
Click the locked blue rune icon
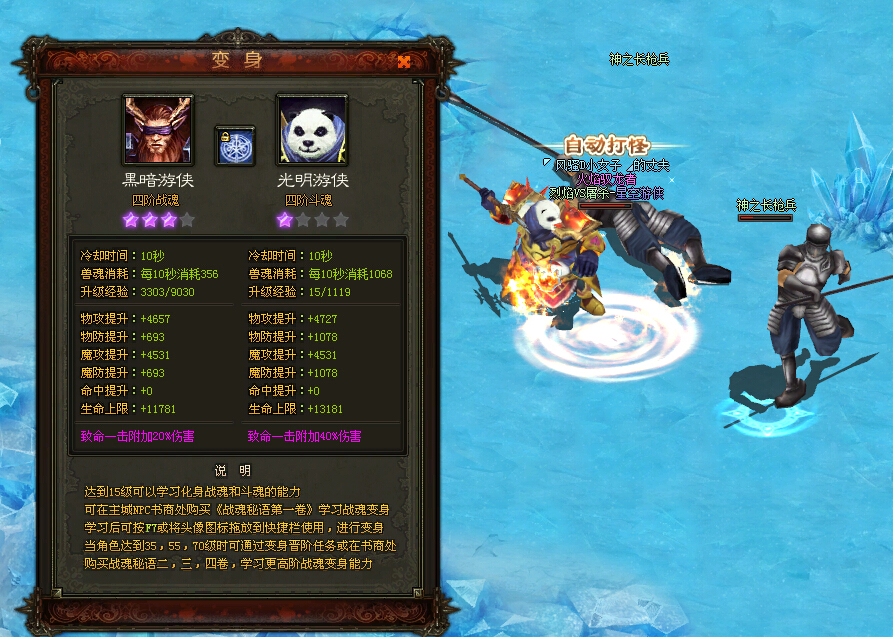tap(235, 146)
